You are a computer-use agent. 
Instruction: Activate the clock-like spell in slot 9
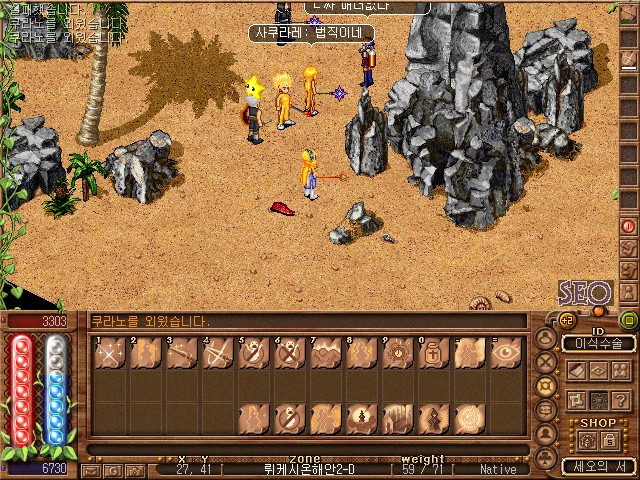tap(396, 356)
